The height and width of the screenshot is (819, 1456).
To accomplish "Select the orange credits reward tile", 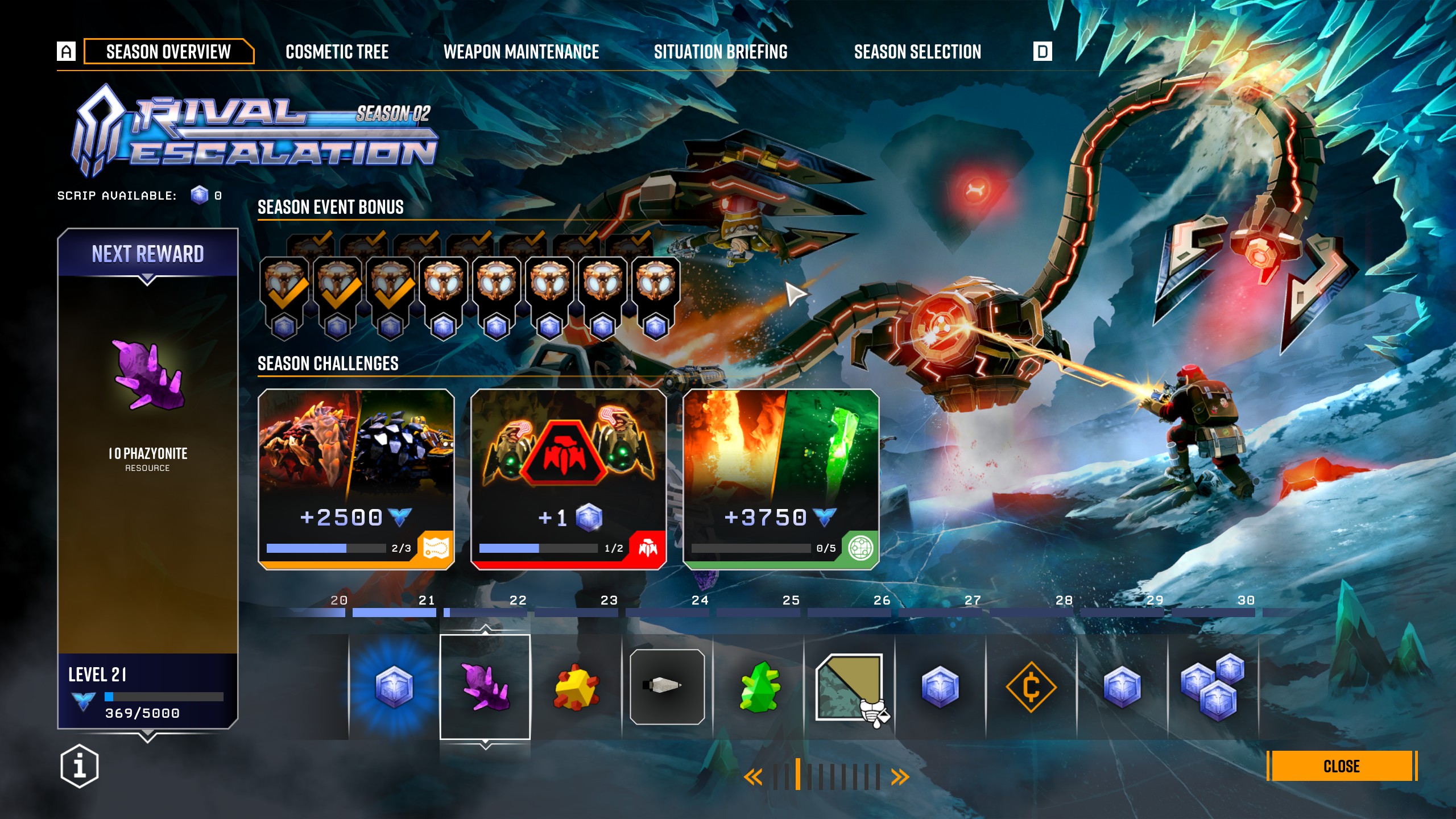I will click(1031, 687).
